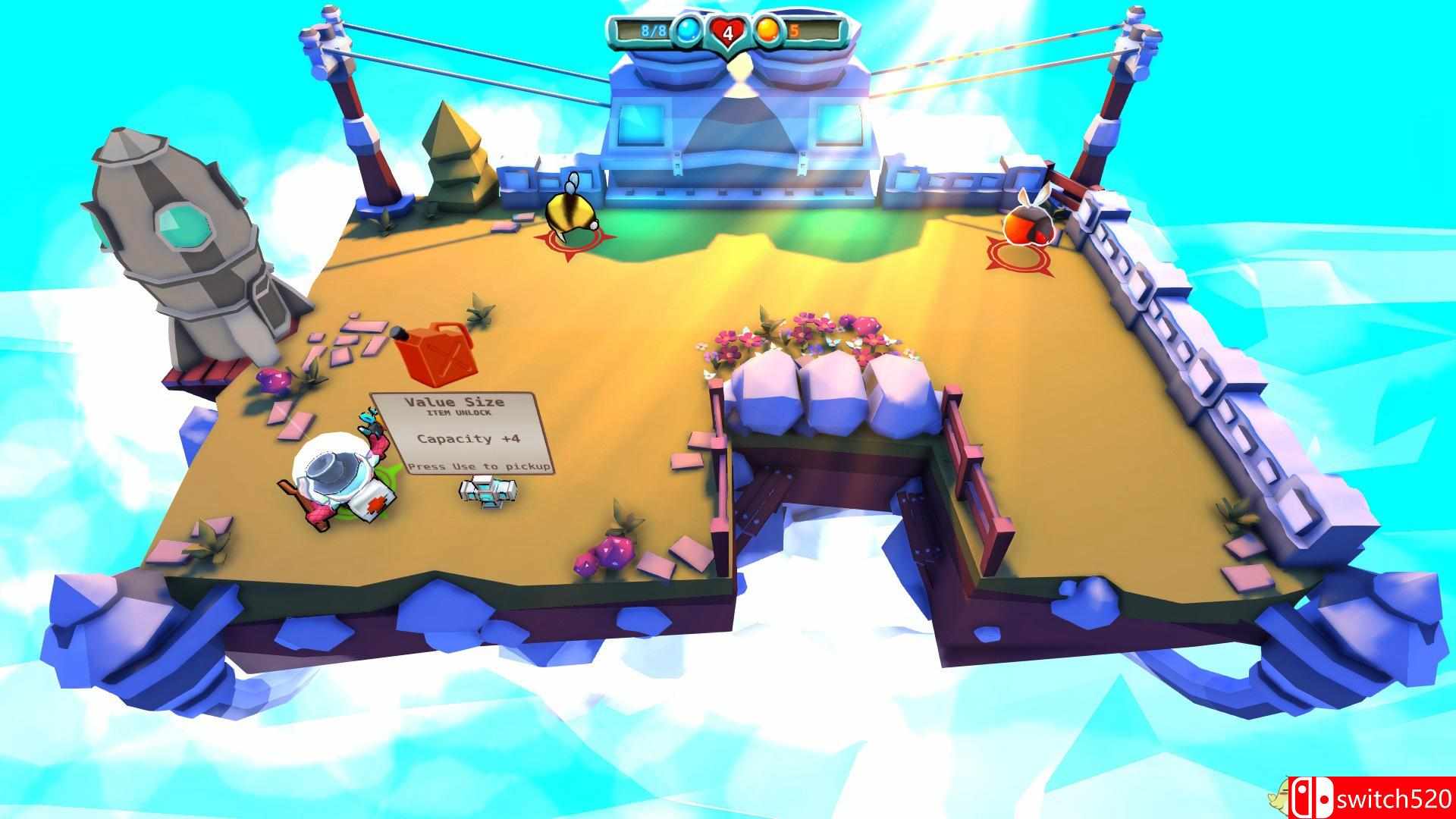This screenshot has width=1456, height=819.
Task: Select the Value Size item unlock card
Action: pos(463,433)
